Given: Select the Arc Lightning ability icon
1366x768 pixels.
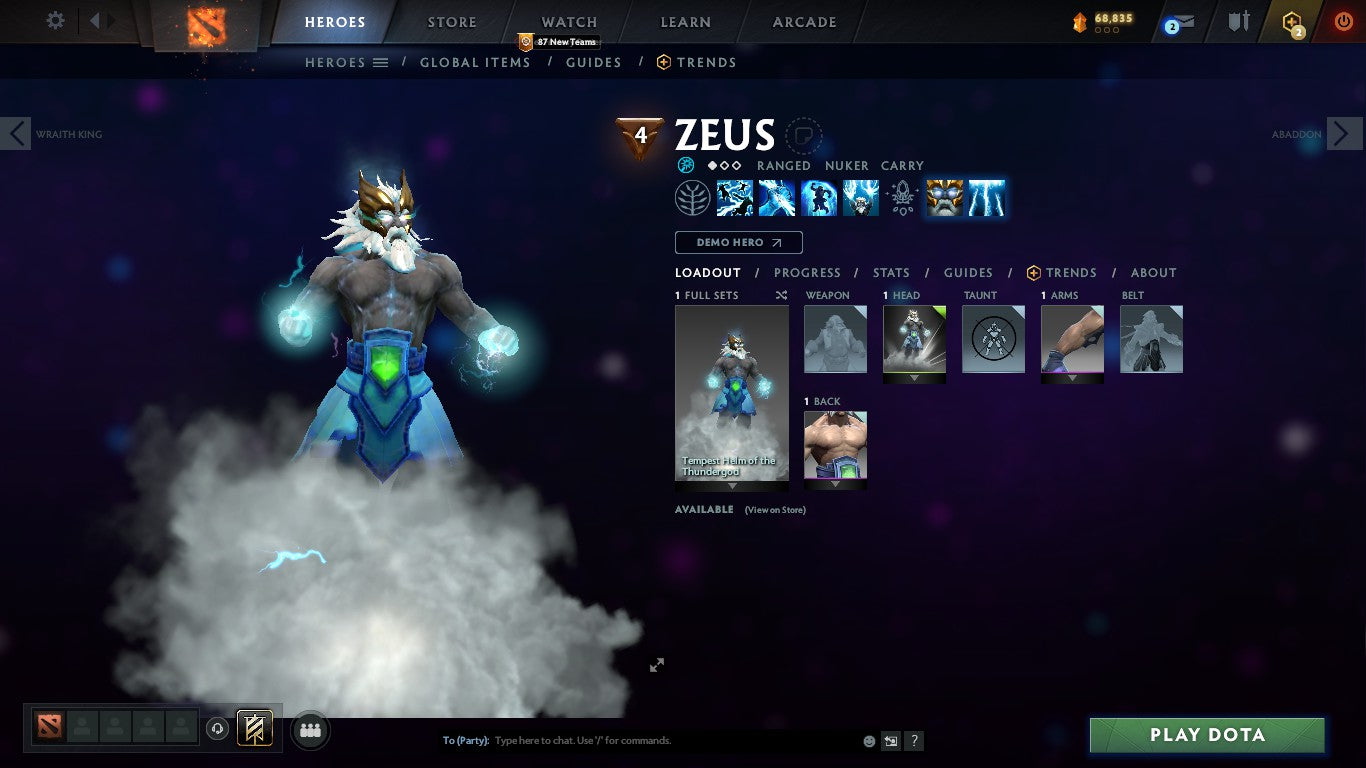Looking at the screenshot, I should 735,197.
